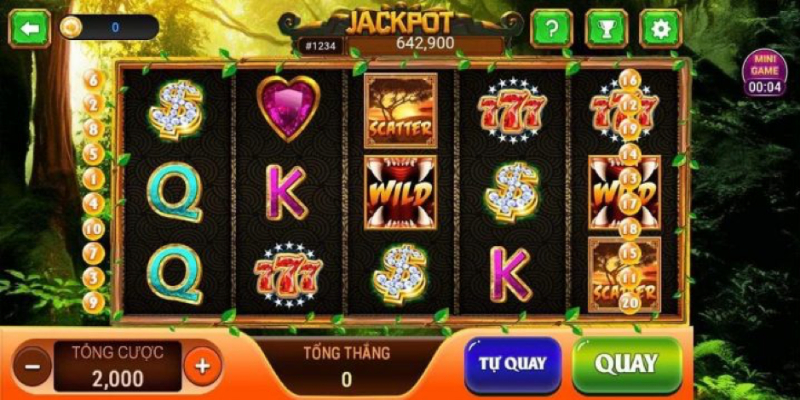Go back using the green arrow button
Image resolution: width=800 pixels, height=400 pixels.
click(x=30, y=28)
